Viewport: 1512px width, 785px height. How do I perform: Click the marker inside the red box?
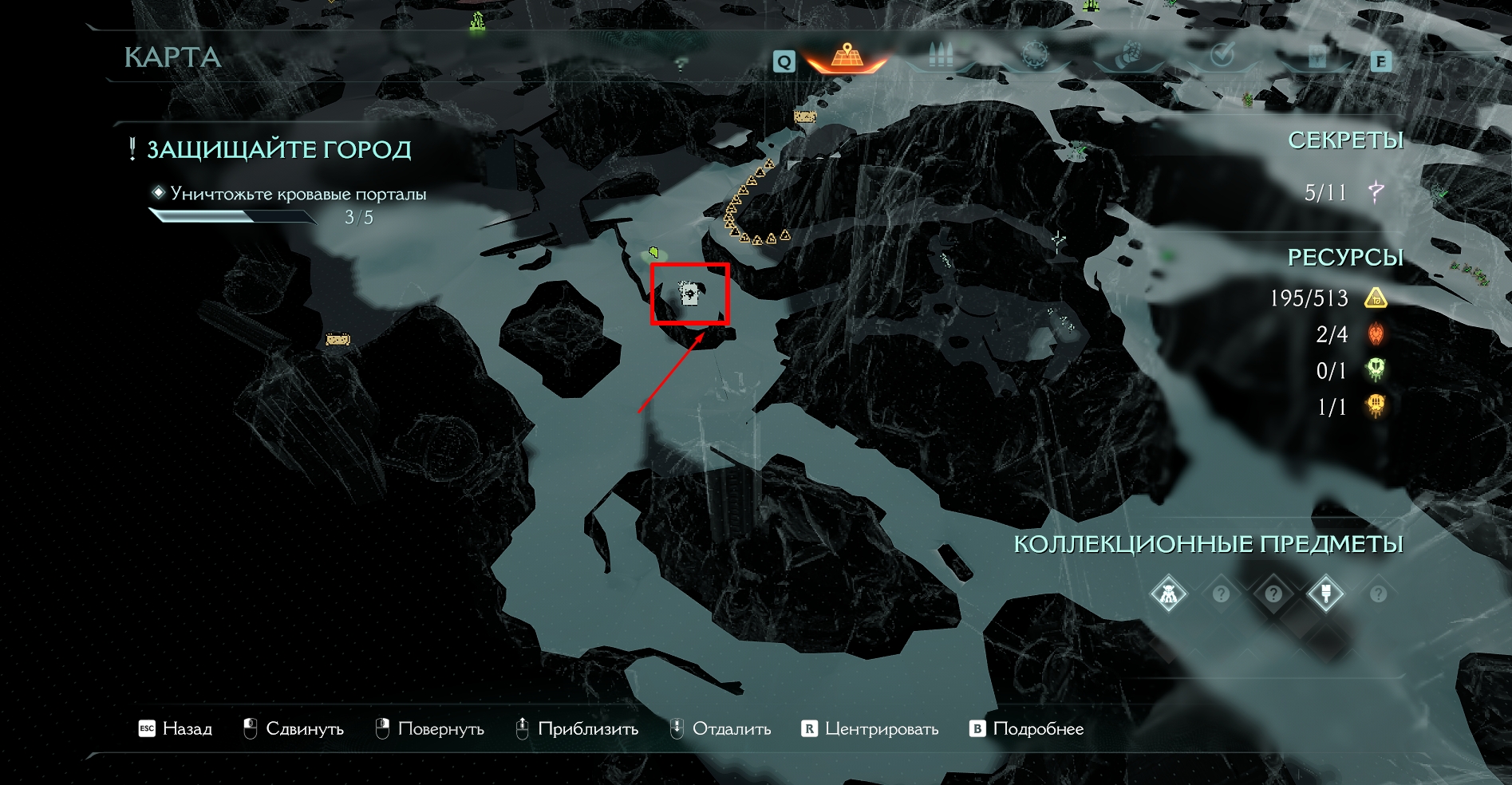689,293
